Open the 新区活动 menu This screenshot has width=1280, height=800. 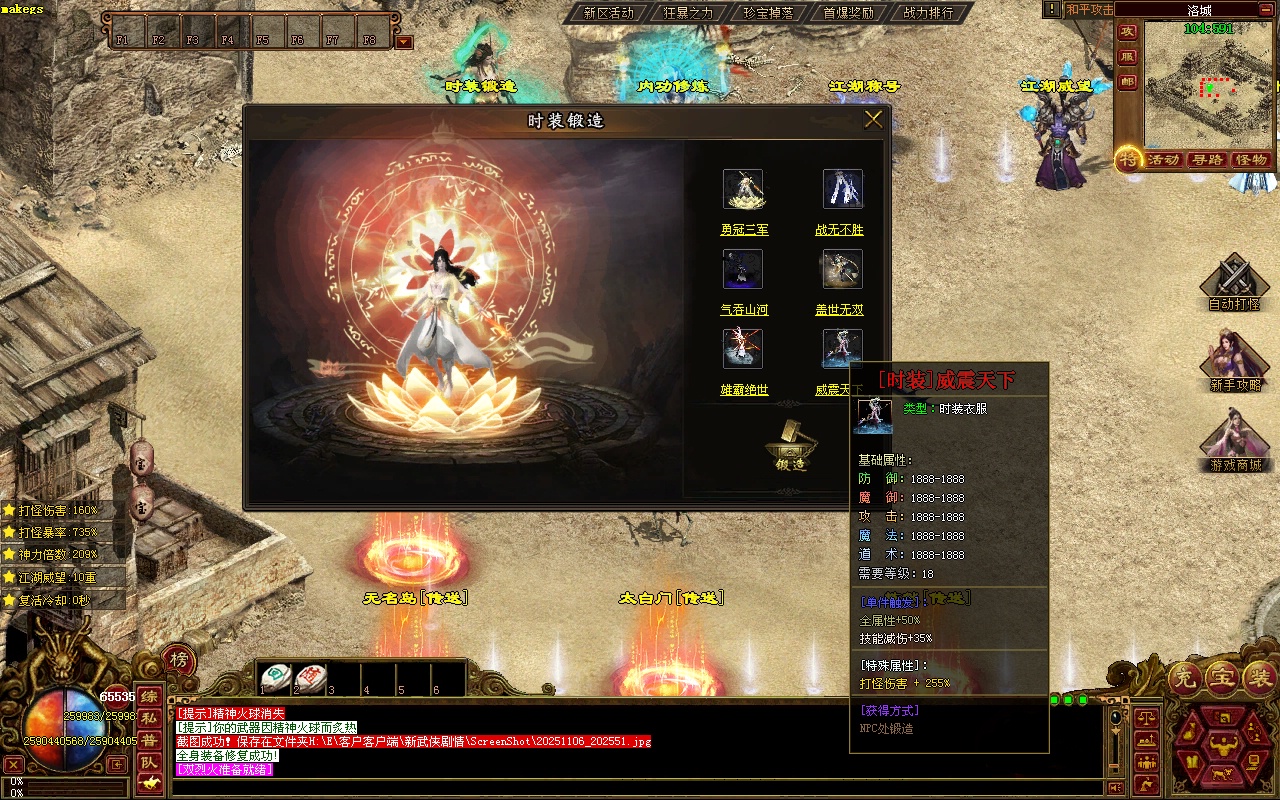[x=608, y=13]
